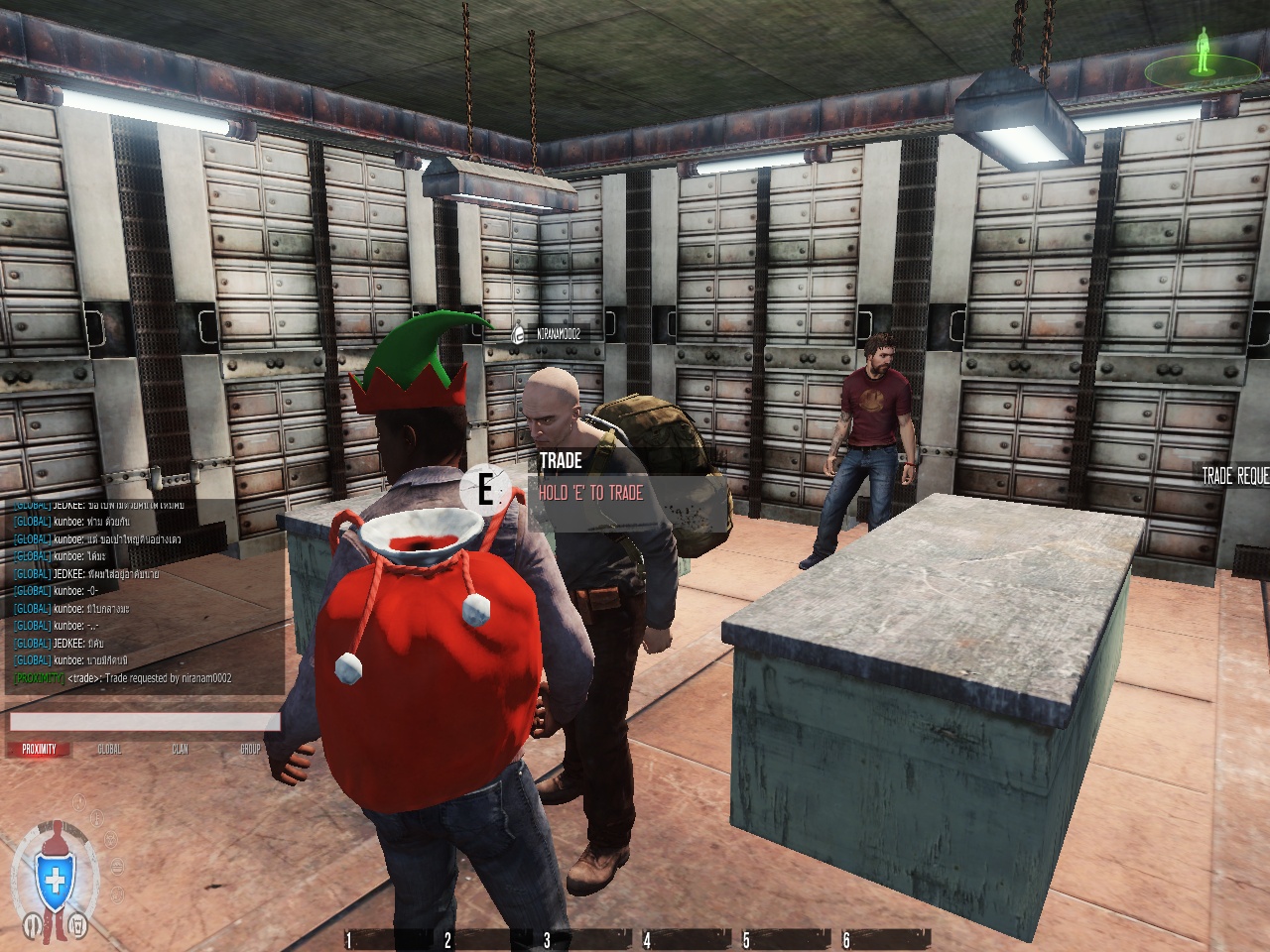
Task: Switch to the Global chat tab
Action: [x=109, y=750]
